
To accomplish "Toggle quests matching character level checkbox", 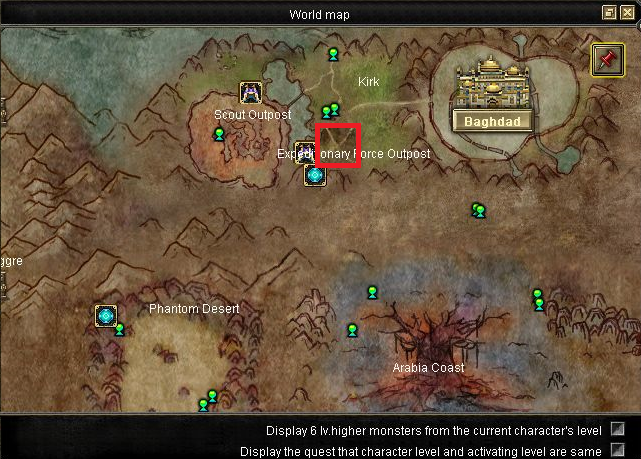I will point(618,450).
